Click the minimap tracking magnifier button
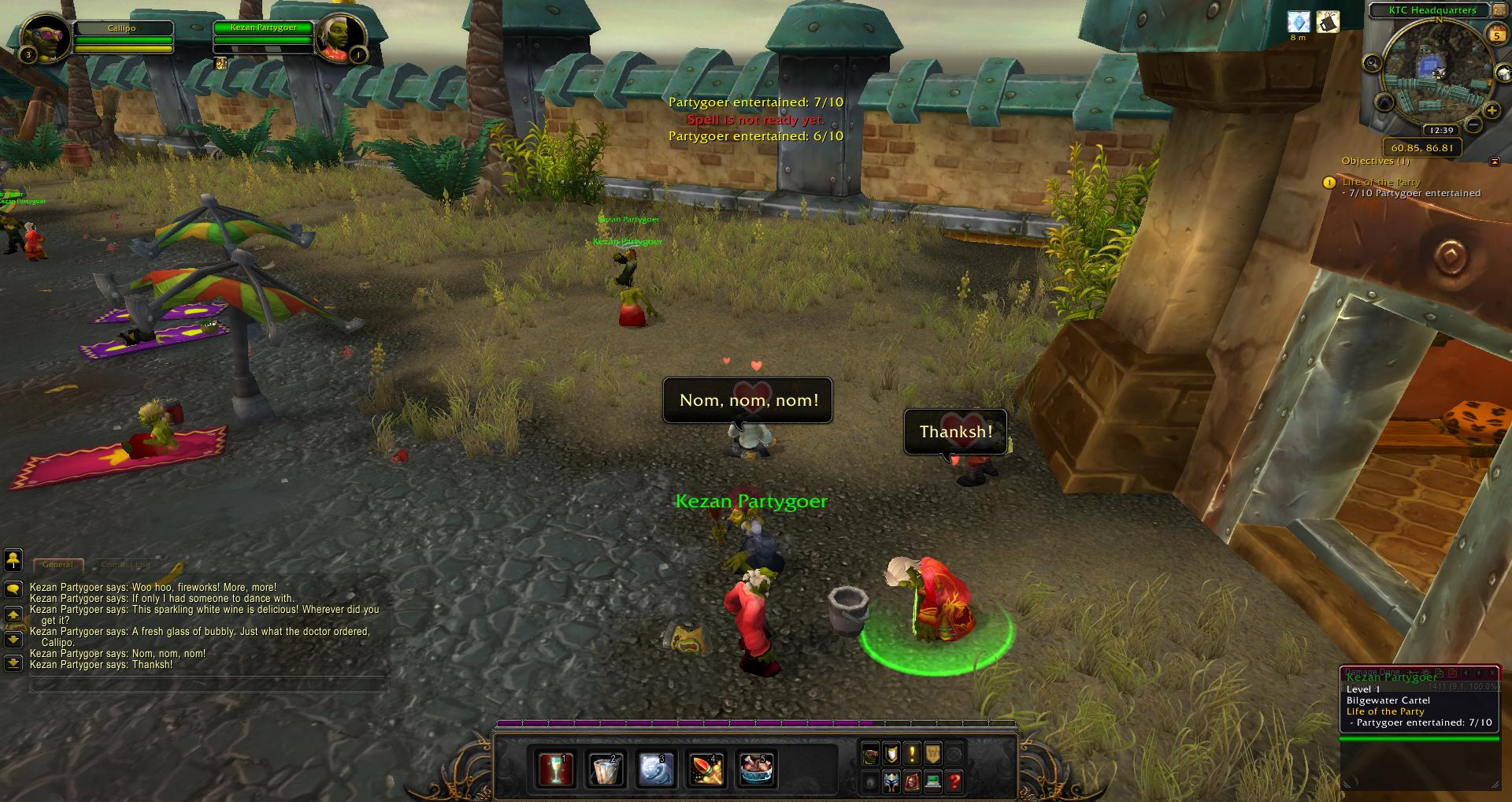The width and height of the screenshot is (1512, 802). pos(1373,63)
